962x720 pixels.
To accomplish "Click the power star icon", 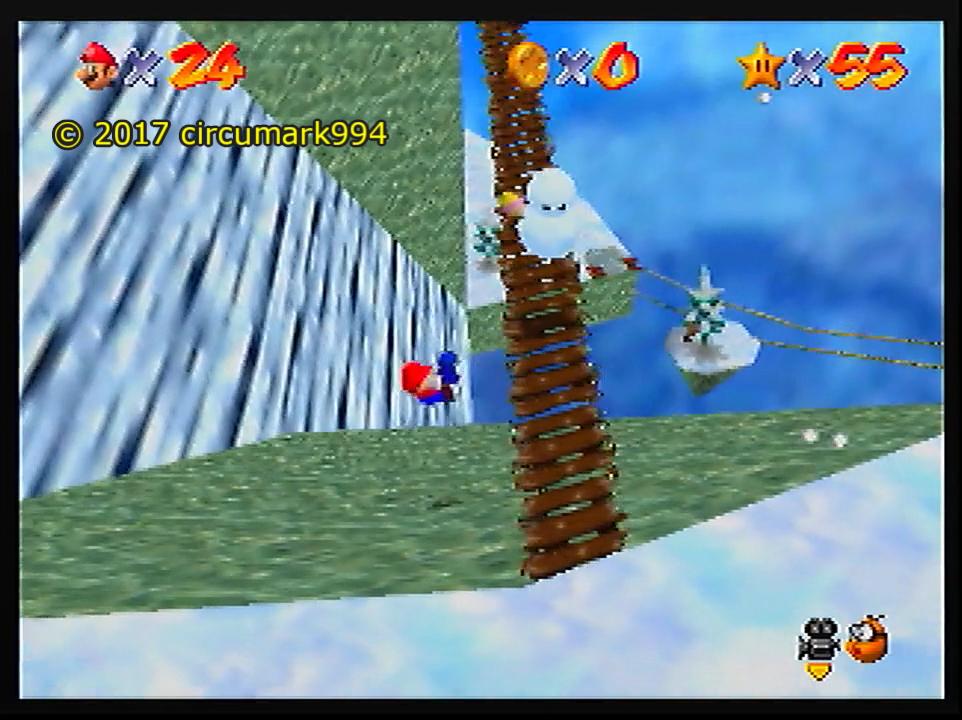I will (x=760, y=67).
